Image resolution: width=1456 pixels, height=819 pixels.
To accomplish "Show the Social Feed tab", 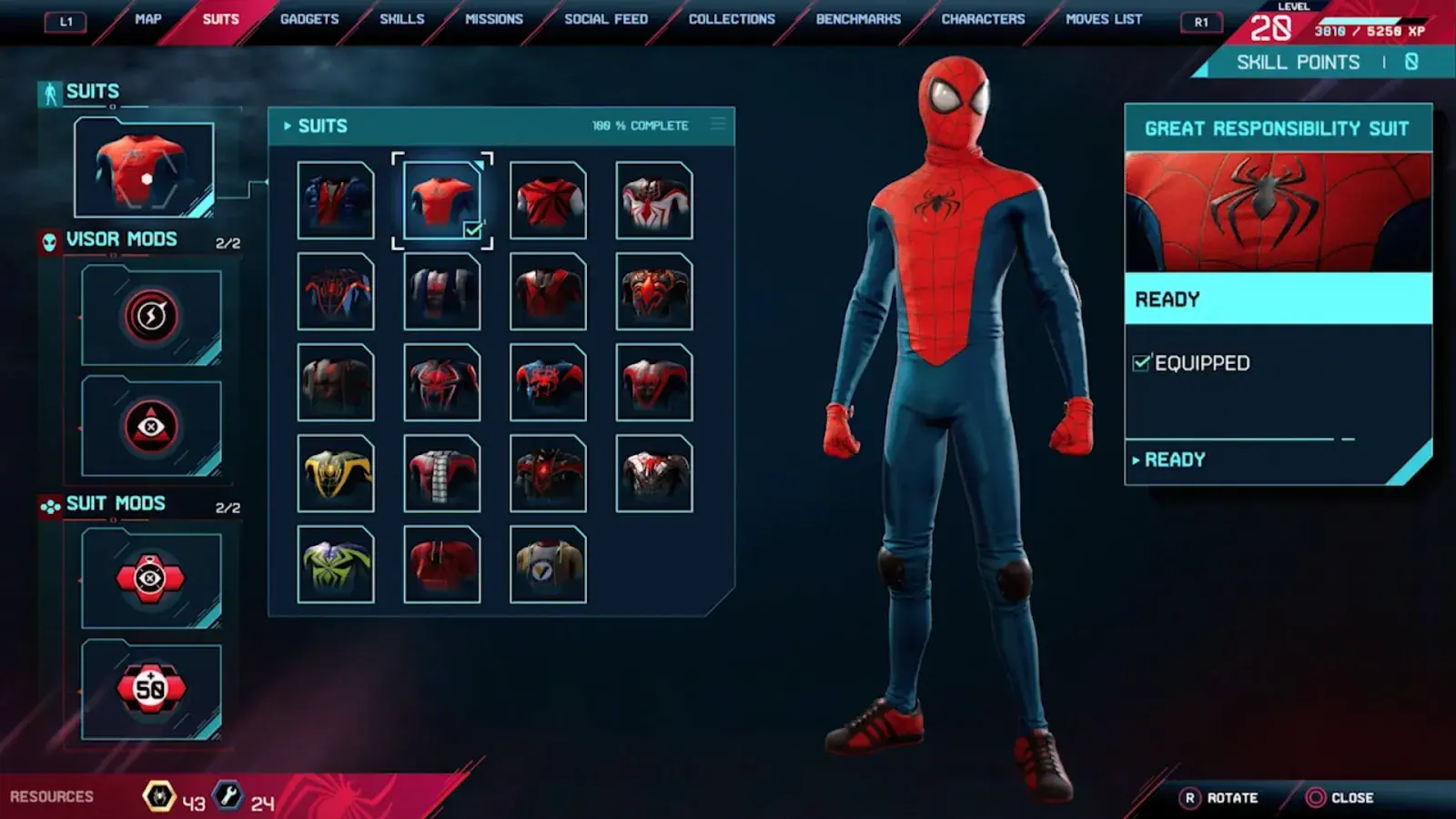I will 606,19.
